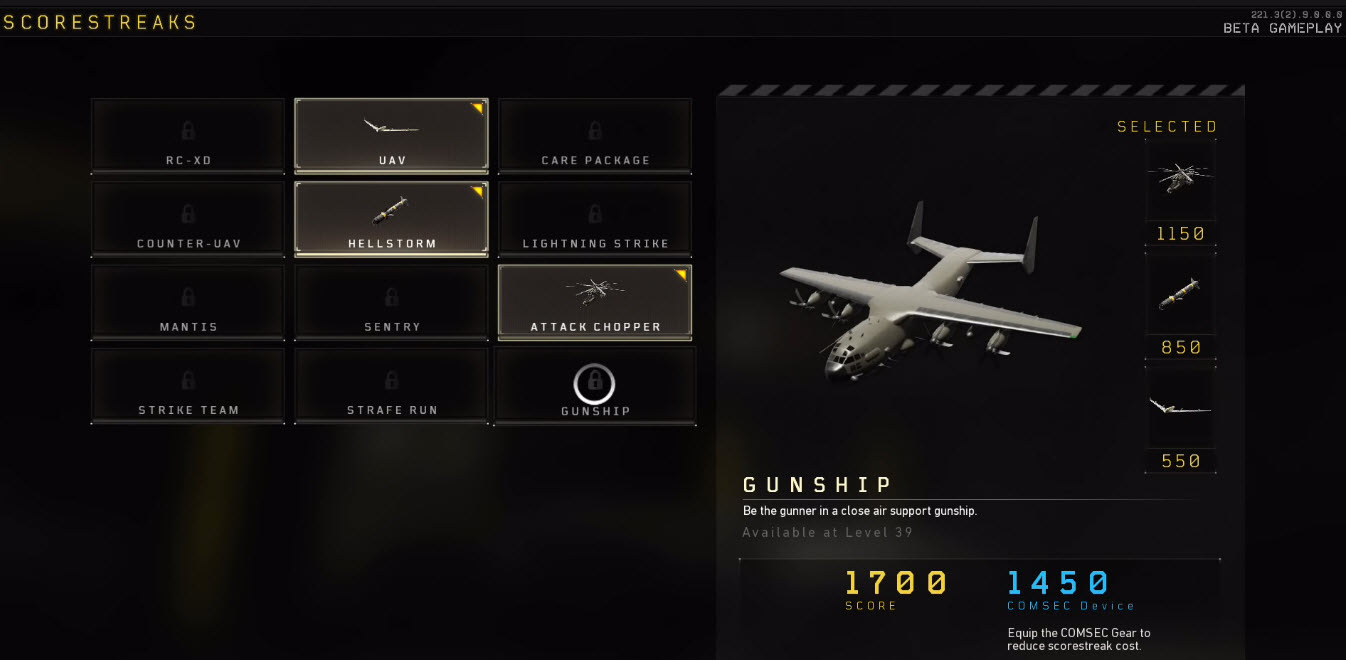This screenshot has width=1346, height=660.
Task: Select the Counter-UAV scorestreak tile
Action: [188, 218]
